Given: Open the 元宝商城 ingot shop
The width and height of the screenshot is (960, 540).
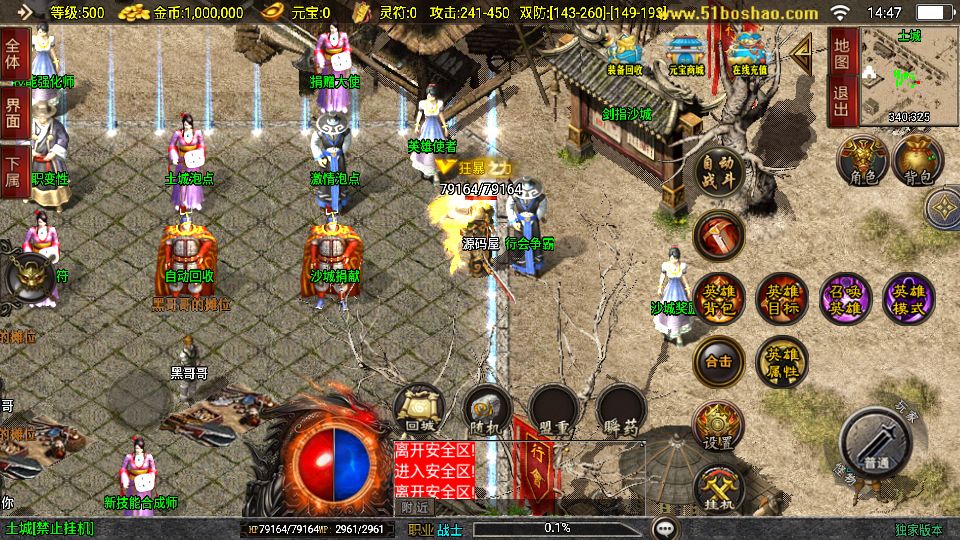Looking at the screenshot, I should click(x=686, y=55).
